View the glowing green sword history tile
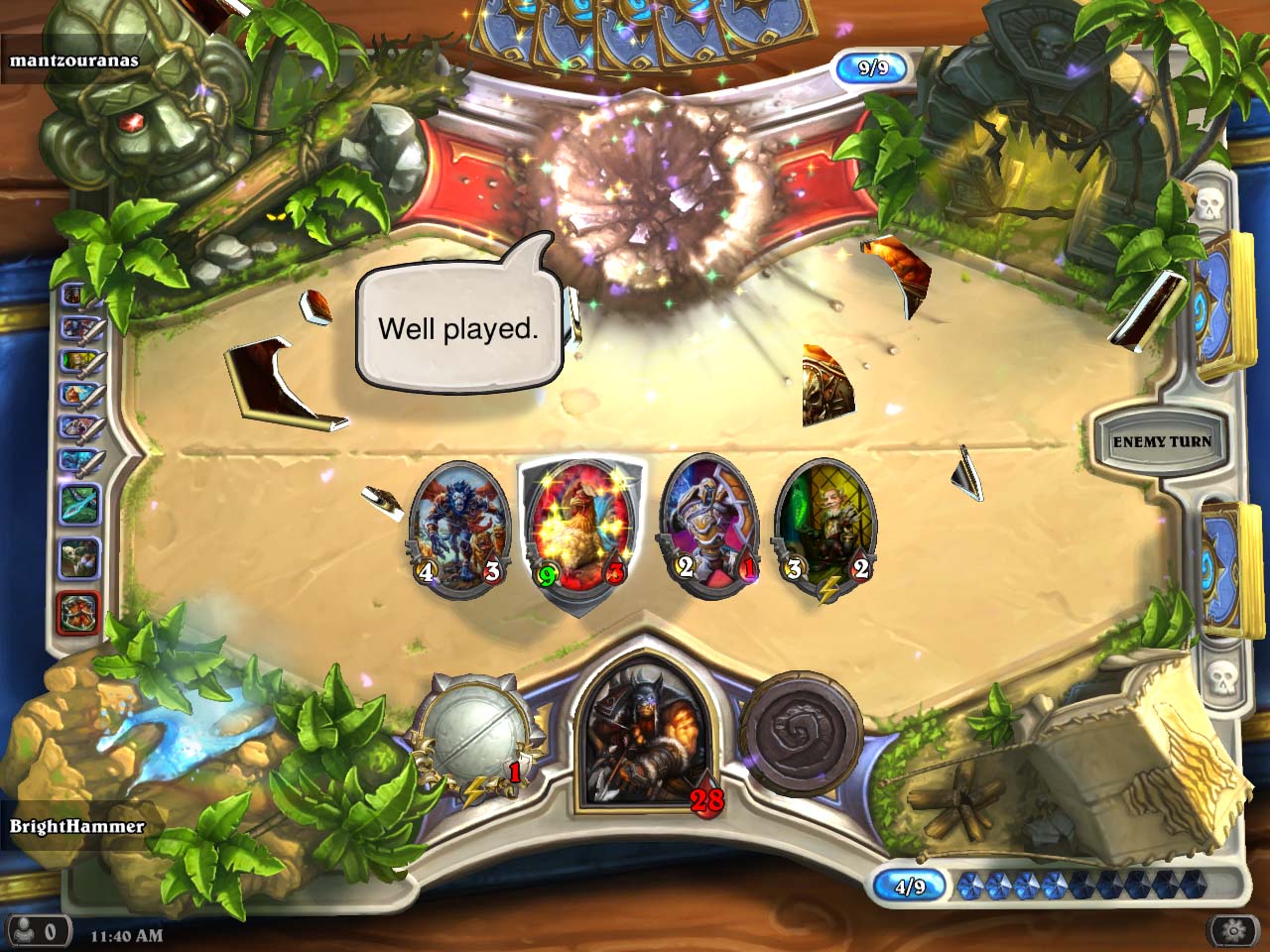Screen dimensions: 1270x952 click(x=77, y=504)
